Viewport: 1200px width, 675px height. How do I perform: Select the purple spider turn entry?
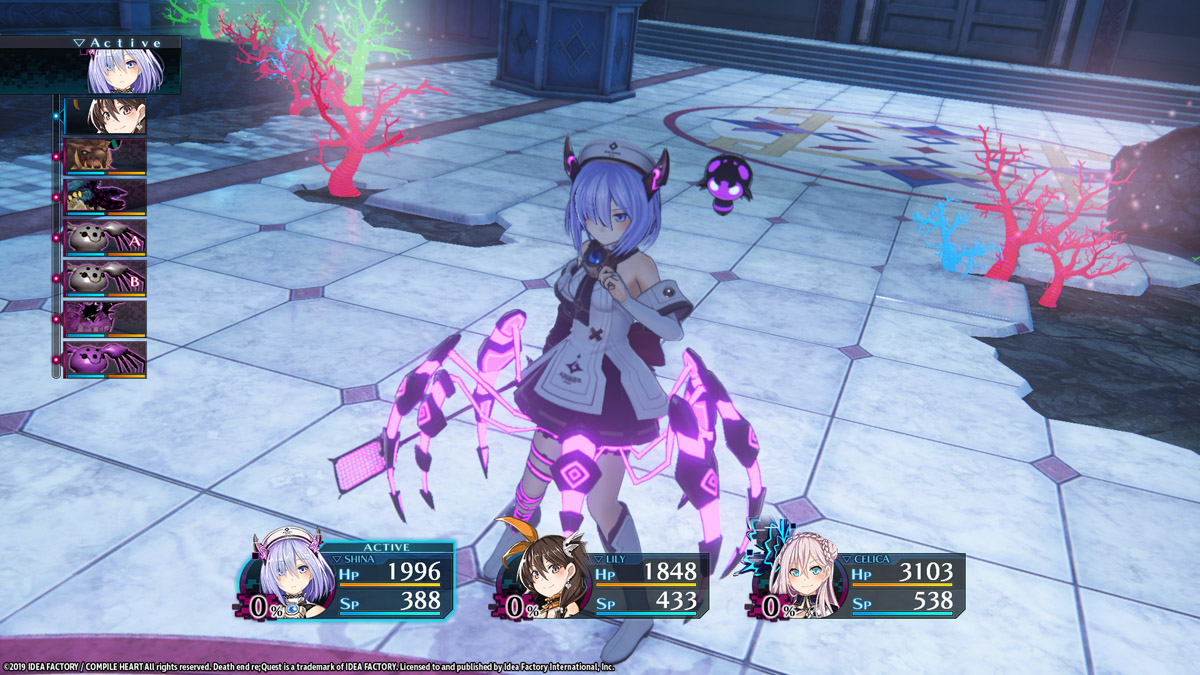105,359
